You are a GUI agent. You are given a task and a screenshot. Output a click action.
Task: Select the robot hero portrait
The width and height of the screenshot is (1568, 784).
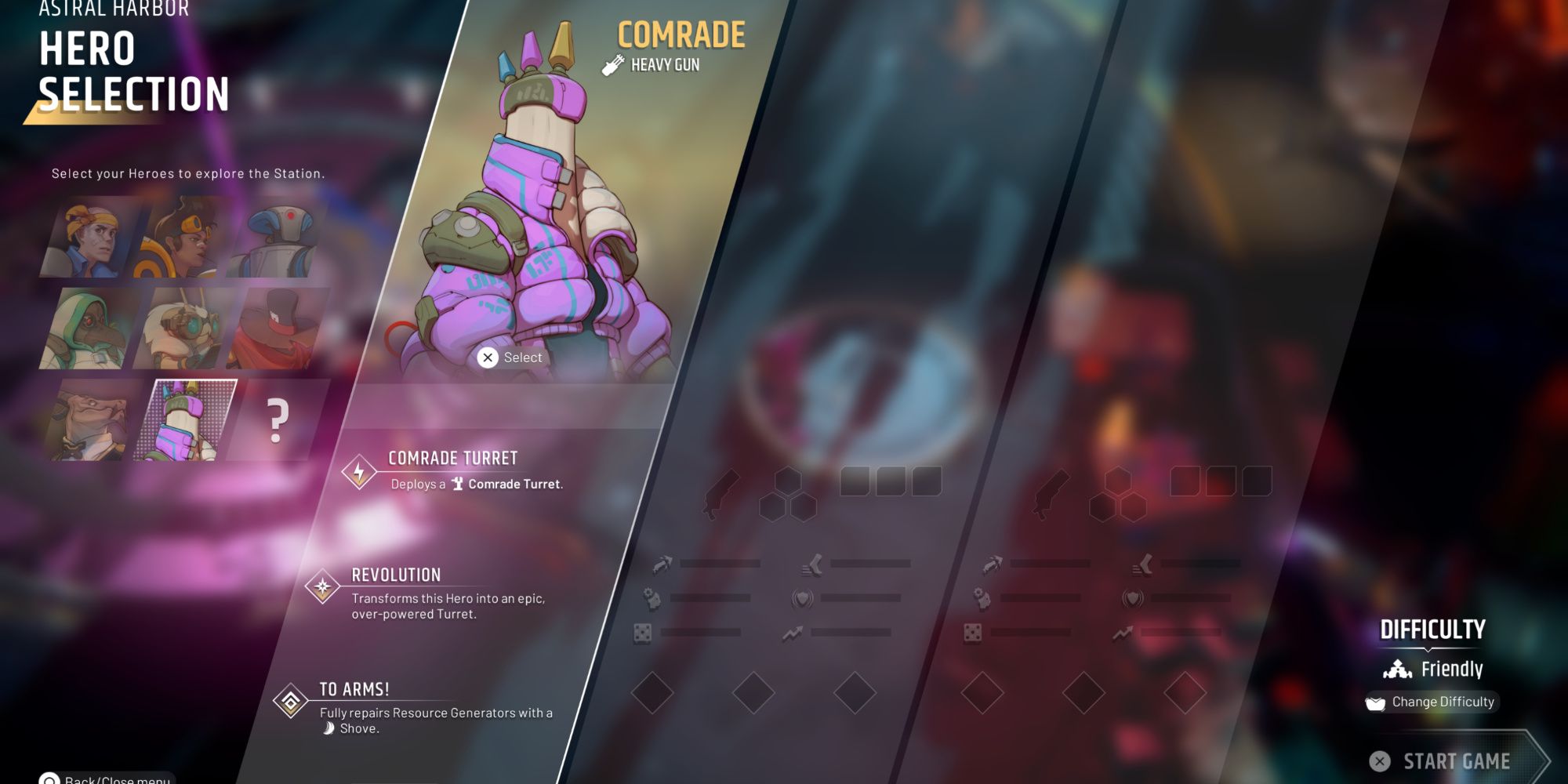click(281, 239)
